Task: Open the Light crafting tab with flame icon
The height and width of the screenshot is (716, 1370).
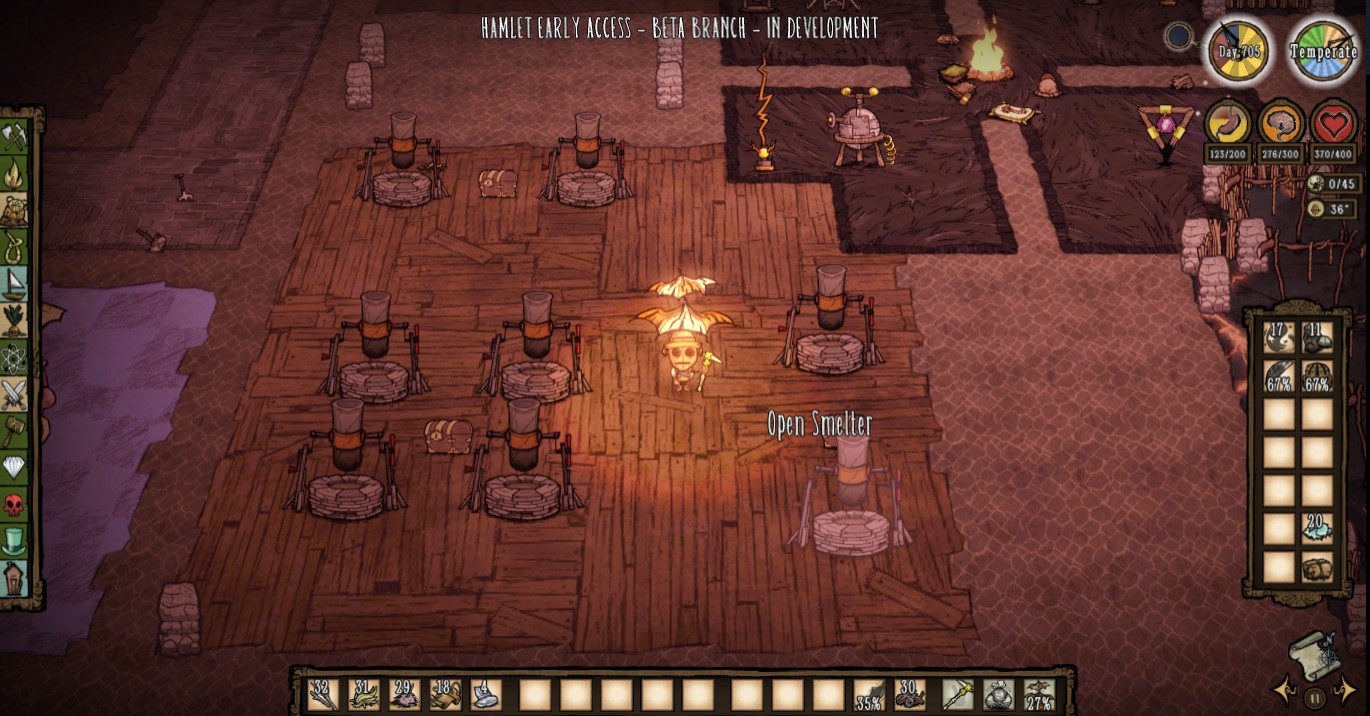Action: pyautogui.click(x=14, y=174)
